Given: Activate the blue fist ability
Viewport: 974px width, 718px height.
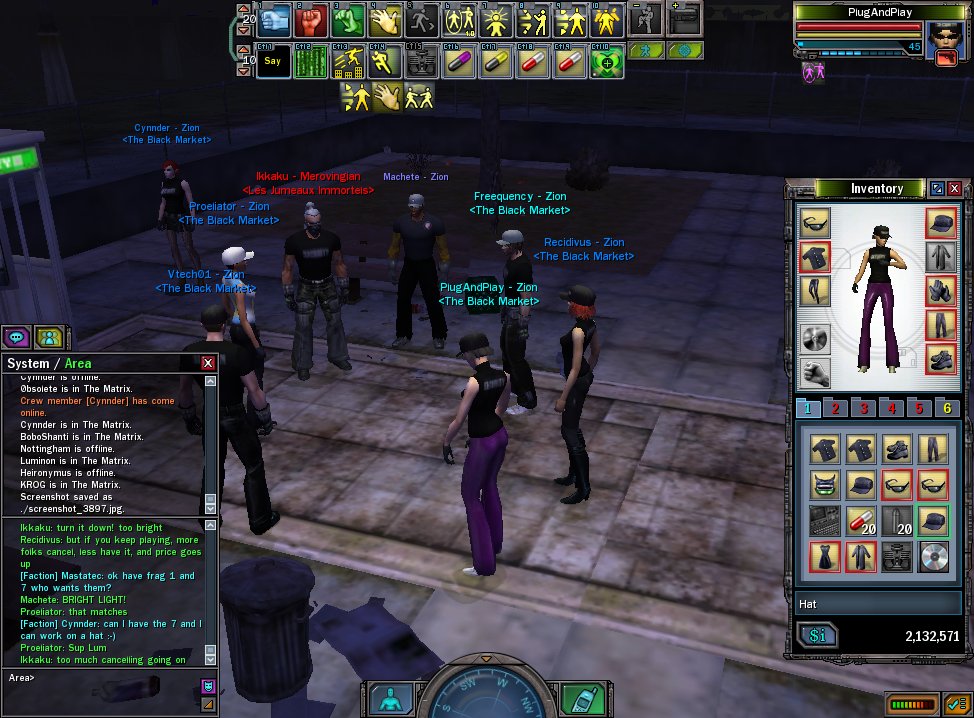Looking at the screenshot, I should (x=275, y=18).
